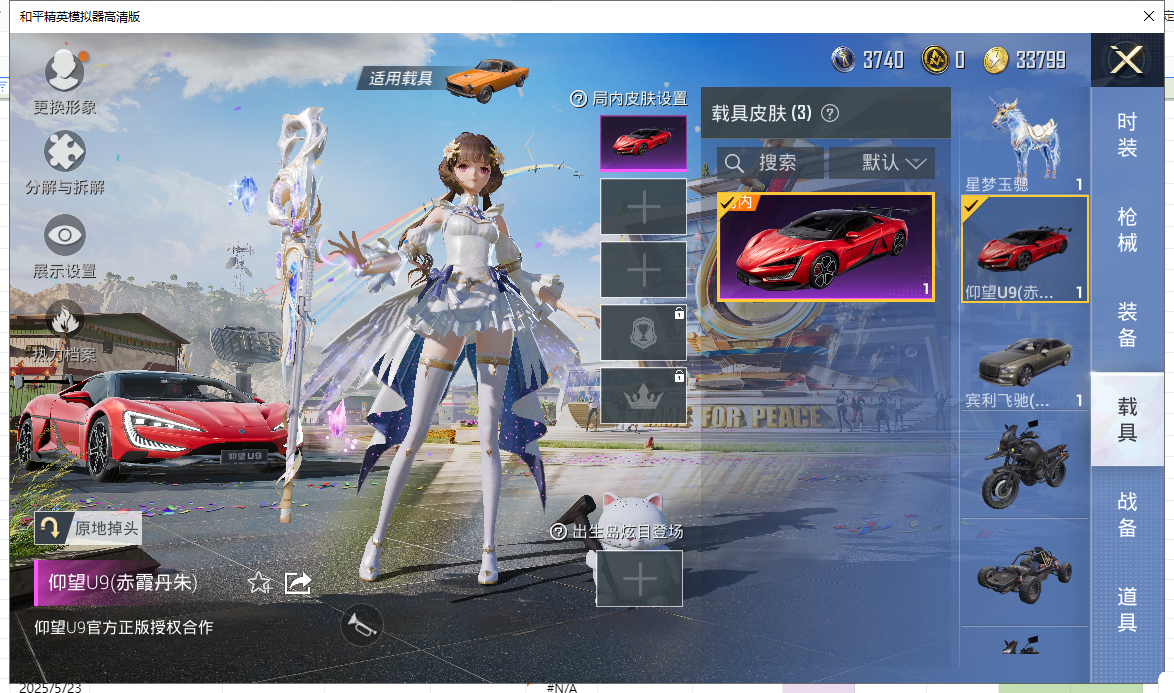Screen dimensions: 1174x693
Task: Click the 更换形象 avatar icon
Action: point(65,72)
